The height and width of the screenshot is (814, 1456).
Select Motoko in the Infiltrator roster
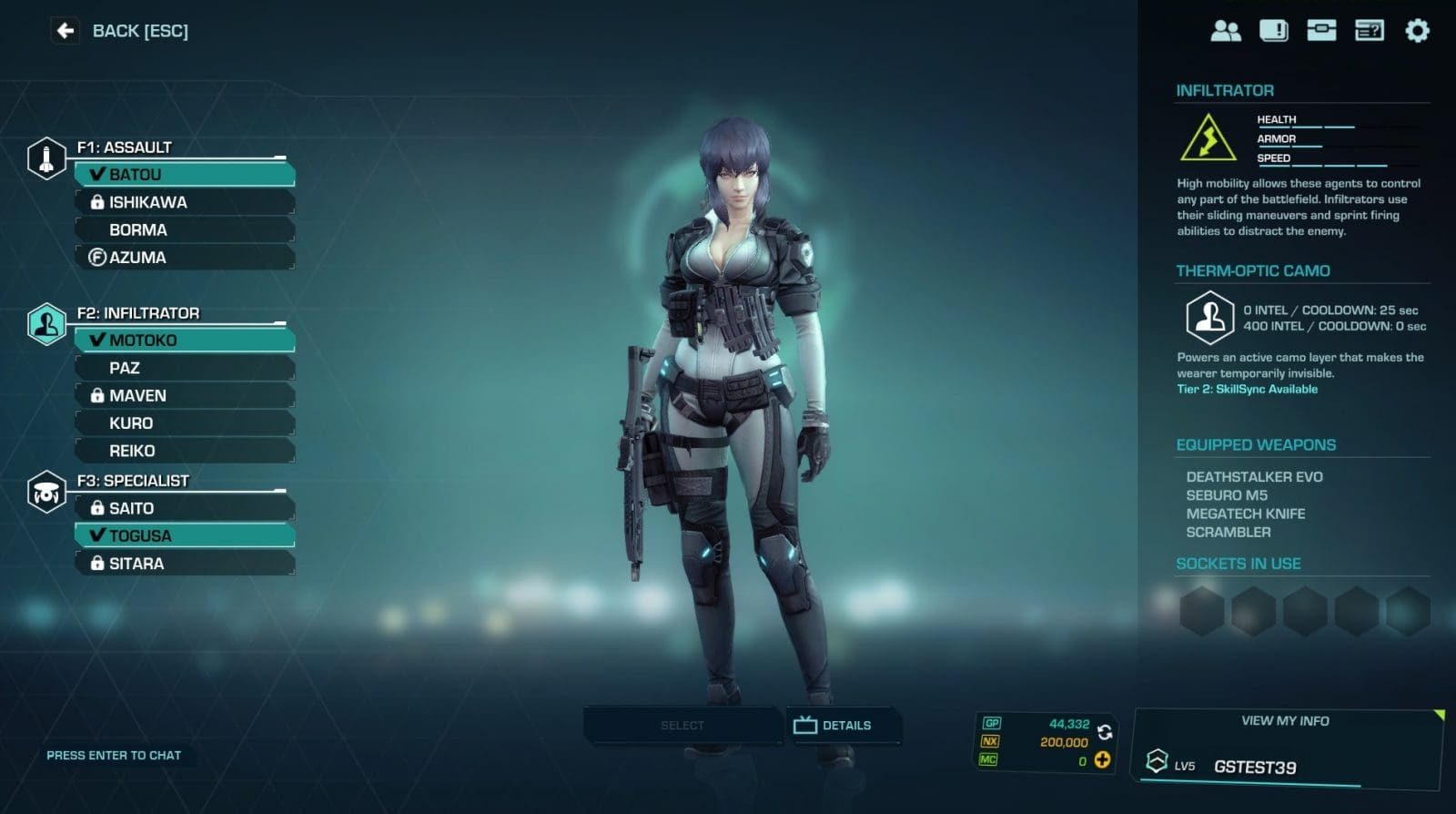point(185,340)
